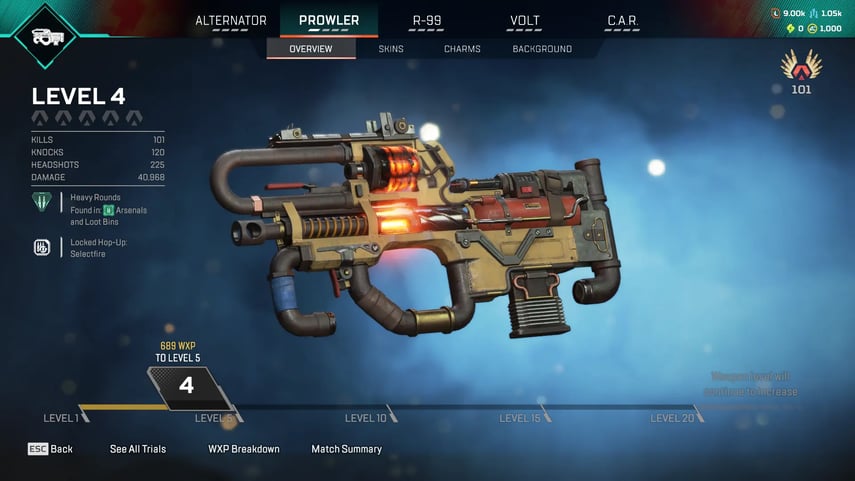Click the Heavy Rounds ammo icon
Viewport: 855px width, 481px height.
pyautogui.click(x=43, y=204)
